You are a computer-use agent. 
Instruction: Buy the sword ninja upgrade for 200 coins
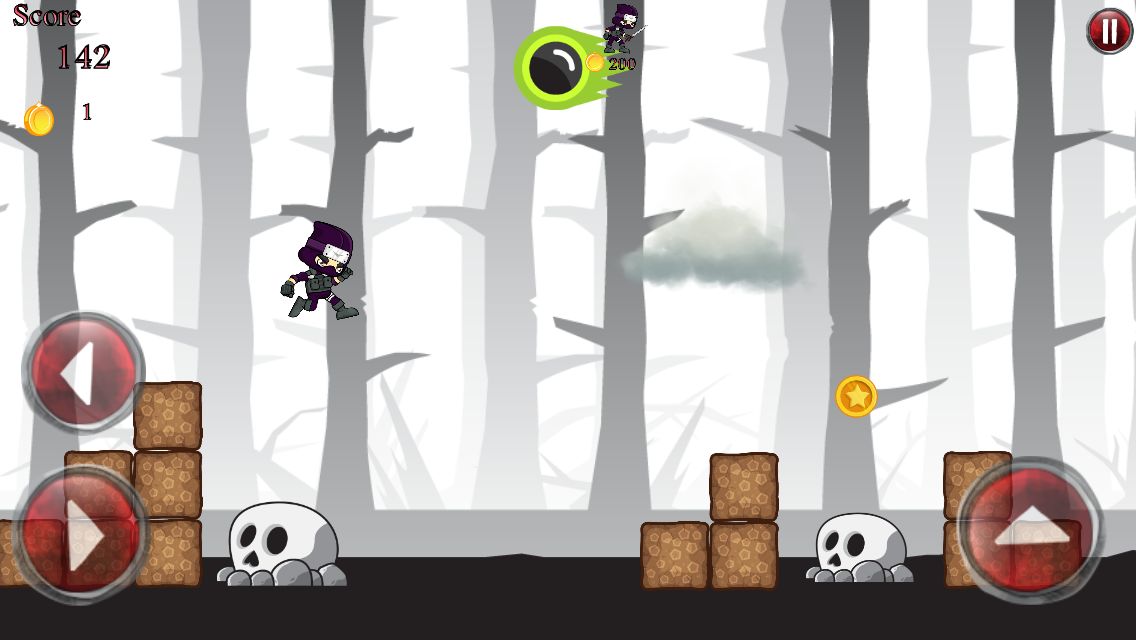pyautogui.click(x=621, y=34)
